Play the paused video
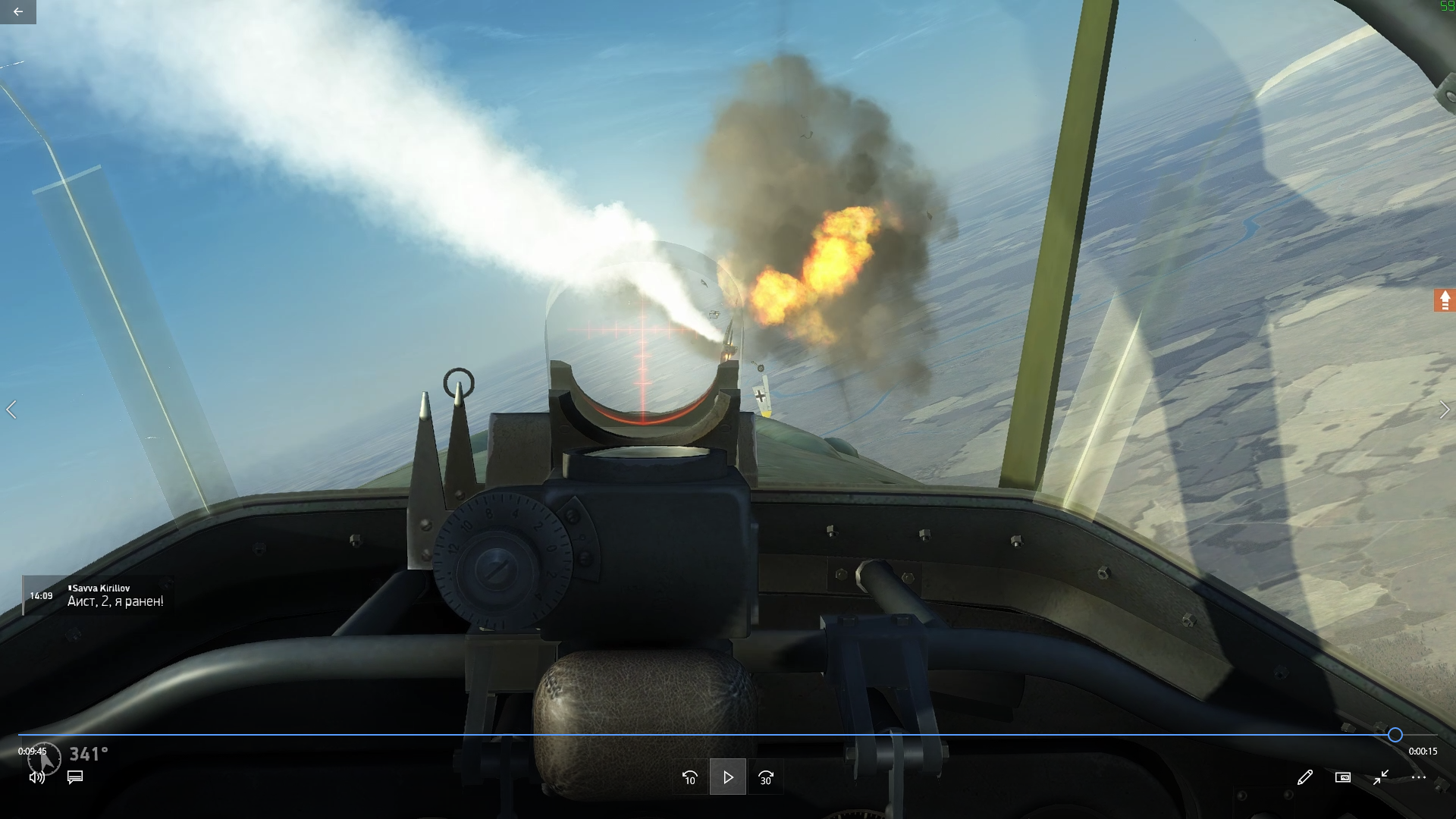Screen dimensions: 1456x819 728,777
